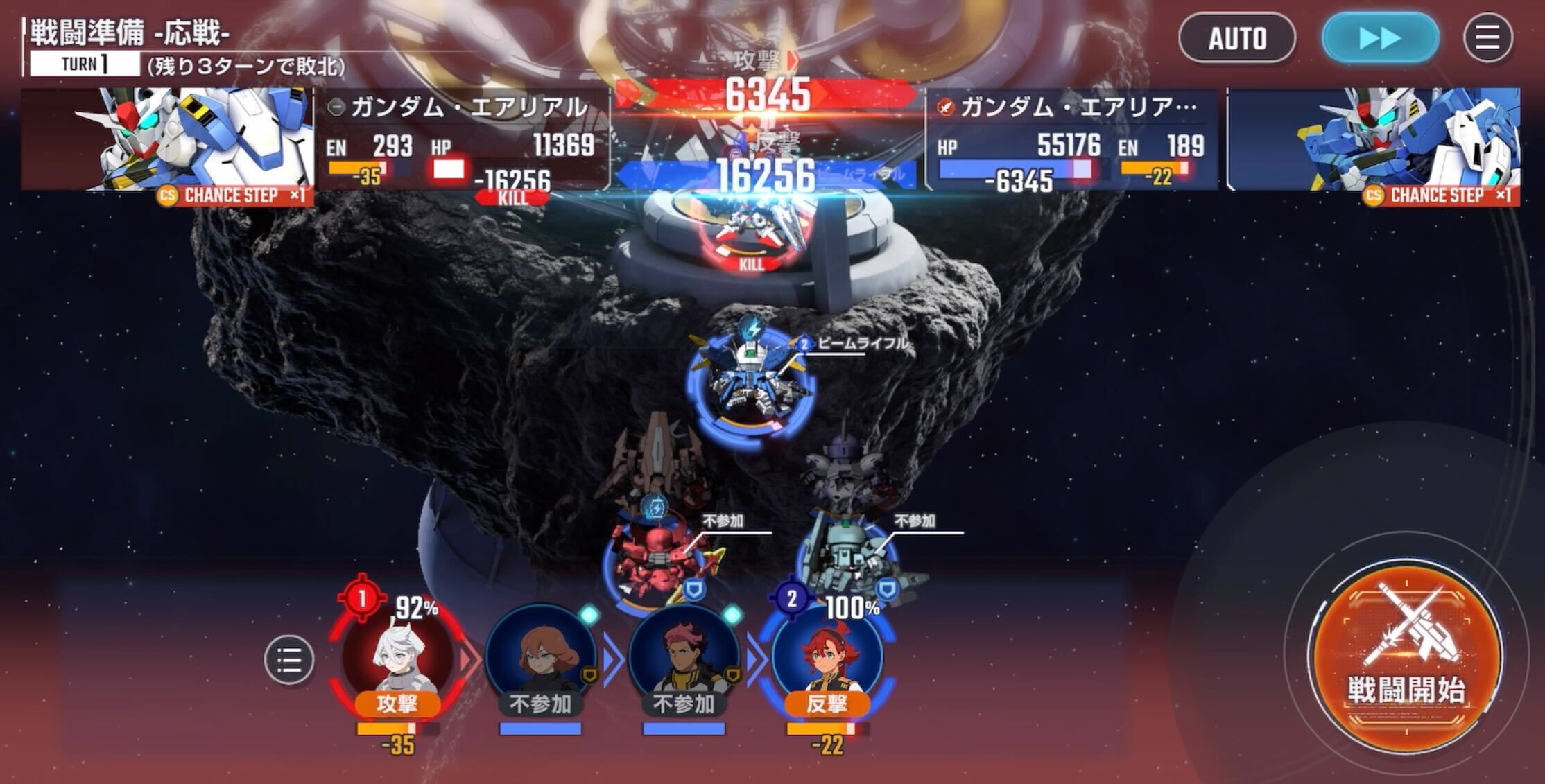The height and width of the screenshot is (784, 1545).
Task: Tap the squad list icon near bottom left
Action: click(291, 660)
